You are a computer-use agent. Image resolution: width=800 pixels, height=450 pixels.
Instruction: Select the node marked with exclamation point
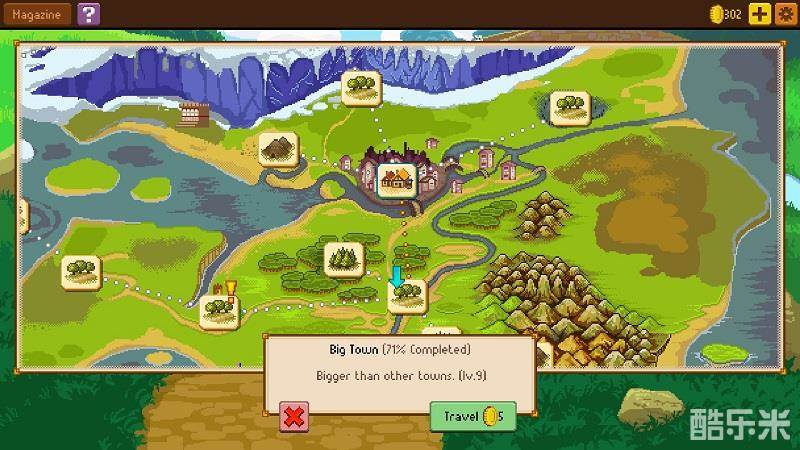(216, 308)
